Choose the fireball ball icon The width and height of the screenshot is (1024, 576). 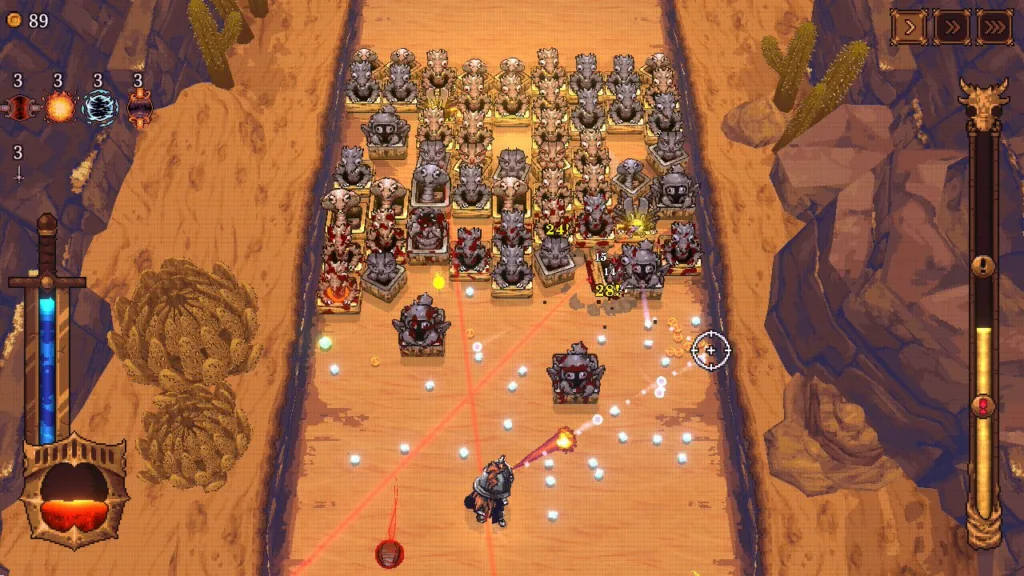(59, 106)
